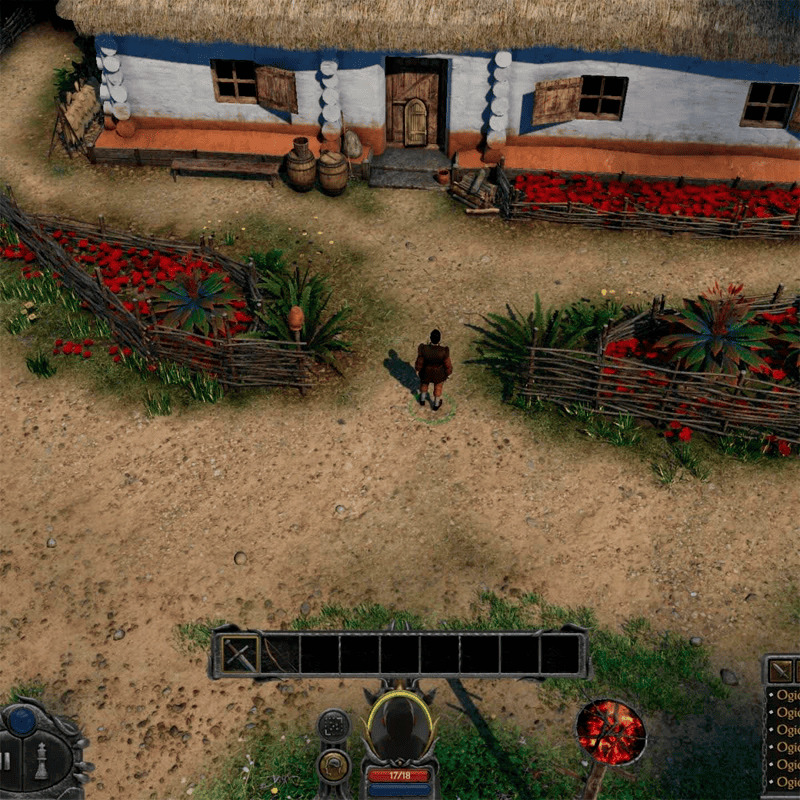Open the chess piece tactics button
Image resolution: width=800 pixels, height=800 pixels.
point(42,761)
